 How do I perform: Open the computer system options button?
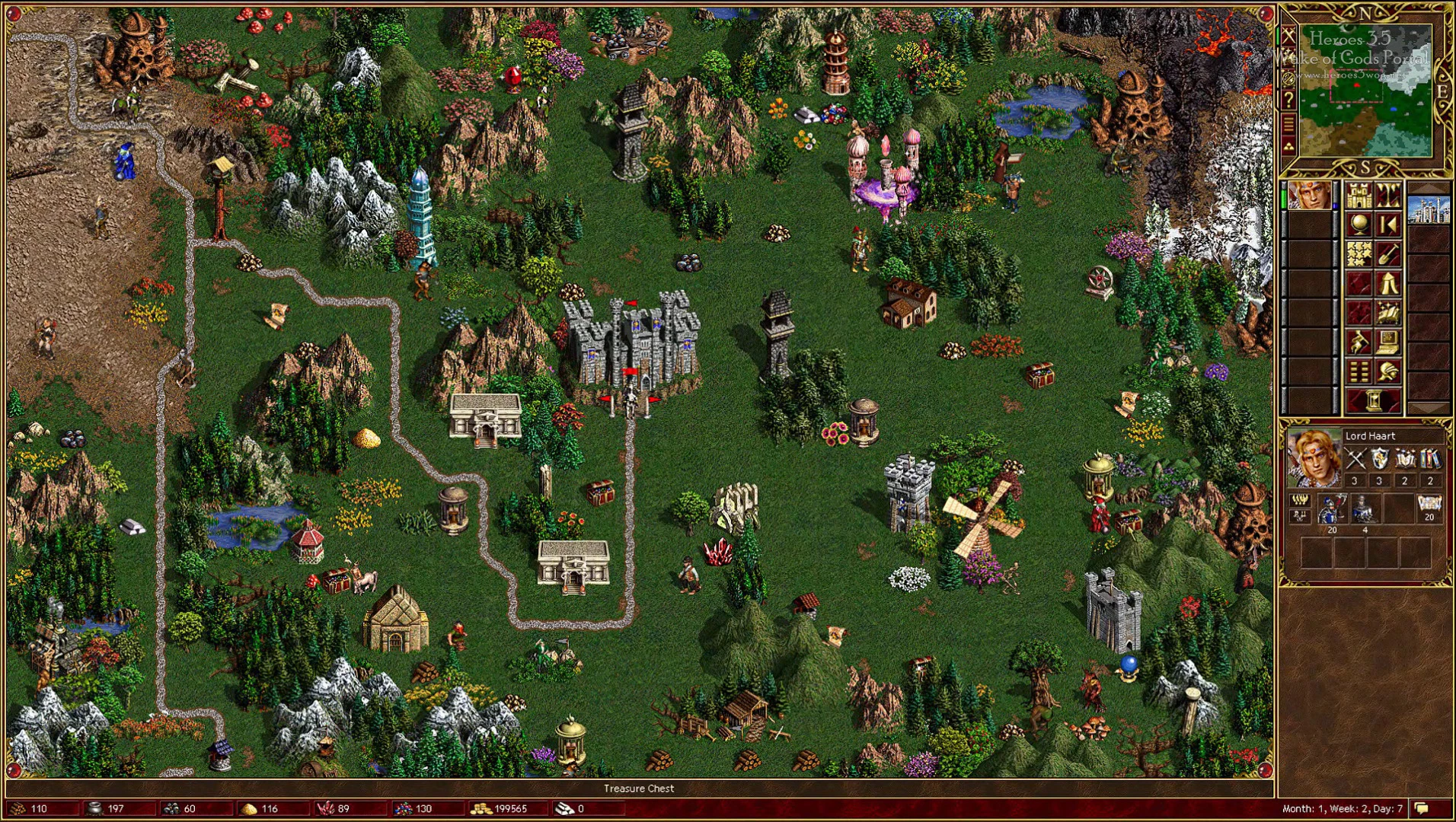pyautogui.click(x=1388, y=342)
